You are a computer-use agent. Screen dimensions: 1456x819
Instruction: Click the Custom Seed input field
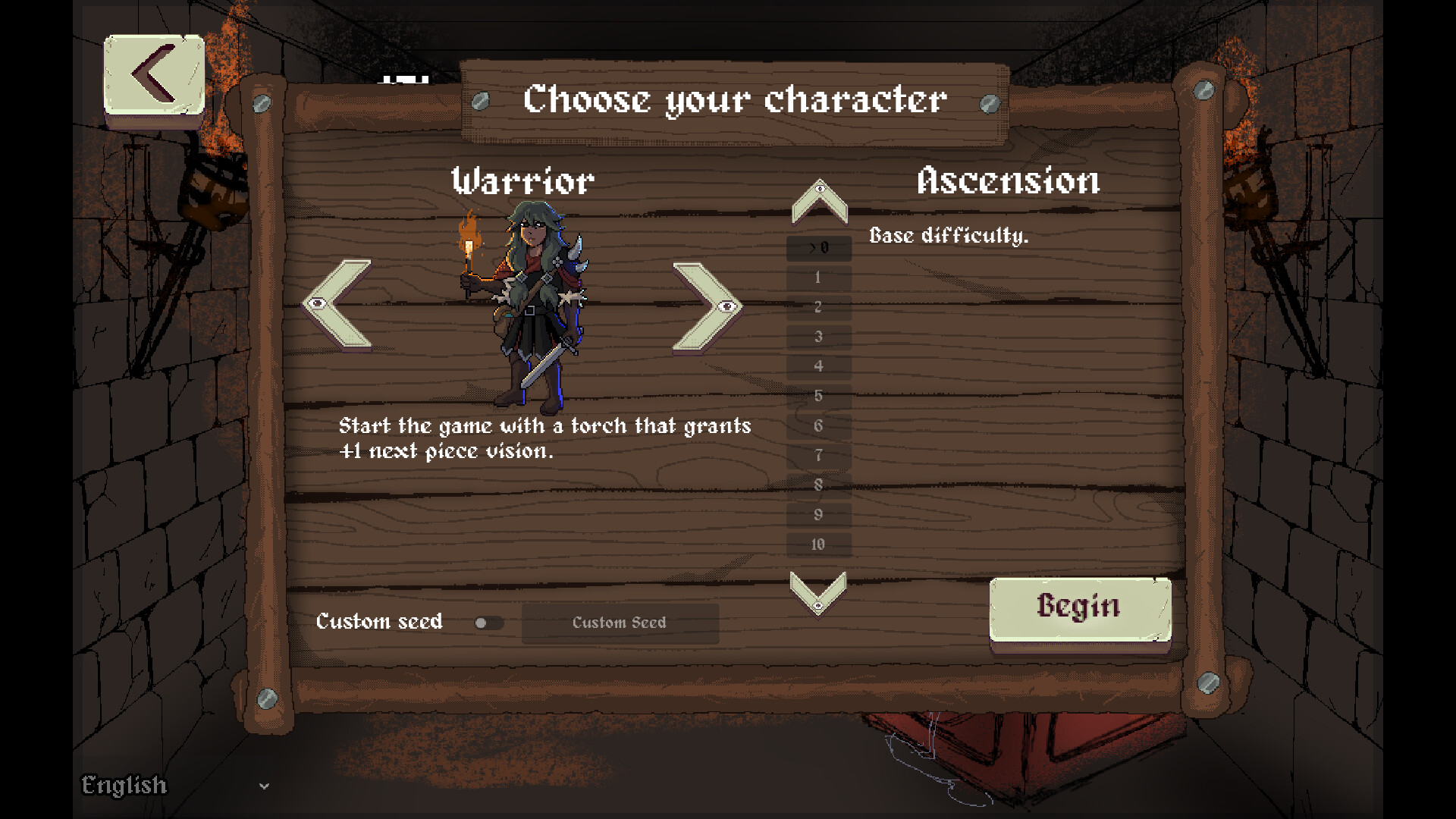pyautogui.click(x=620, y=623)
